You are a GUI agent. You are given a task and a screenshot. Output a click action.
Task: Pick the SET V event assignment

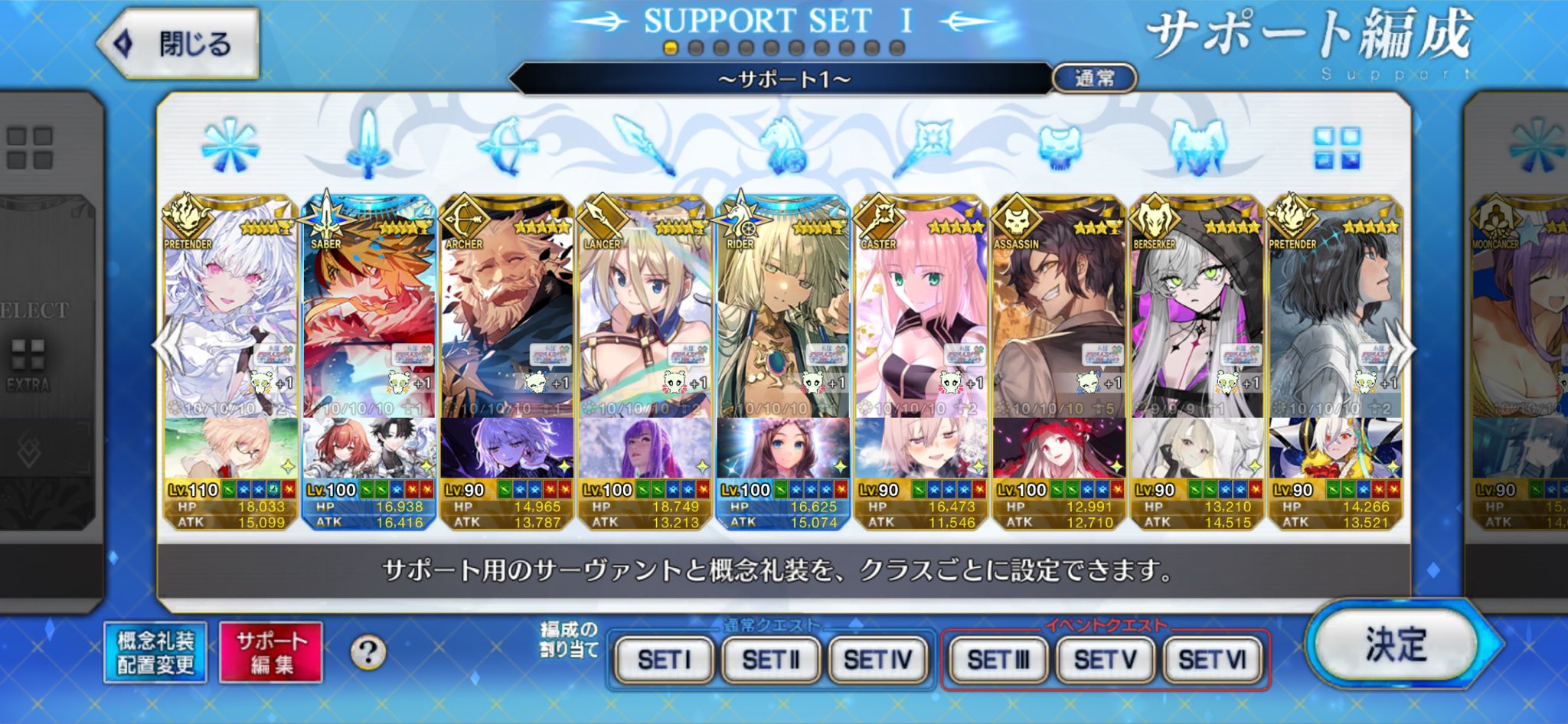(x=1104, y=659)
